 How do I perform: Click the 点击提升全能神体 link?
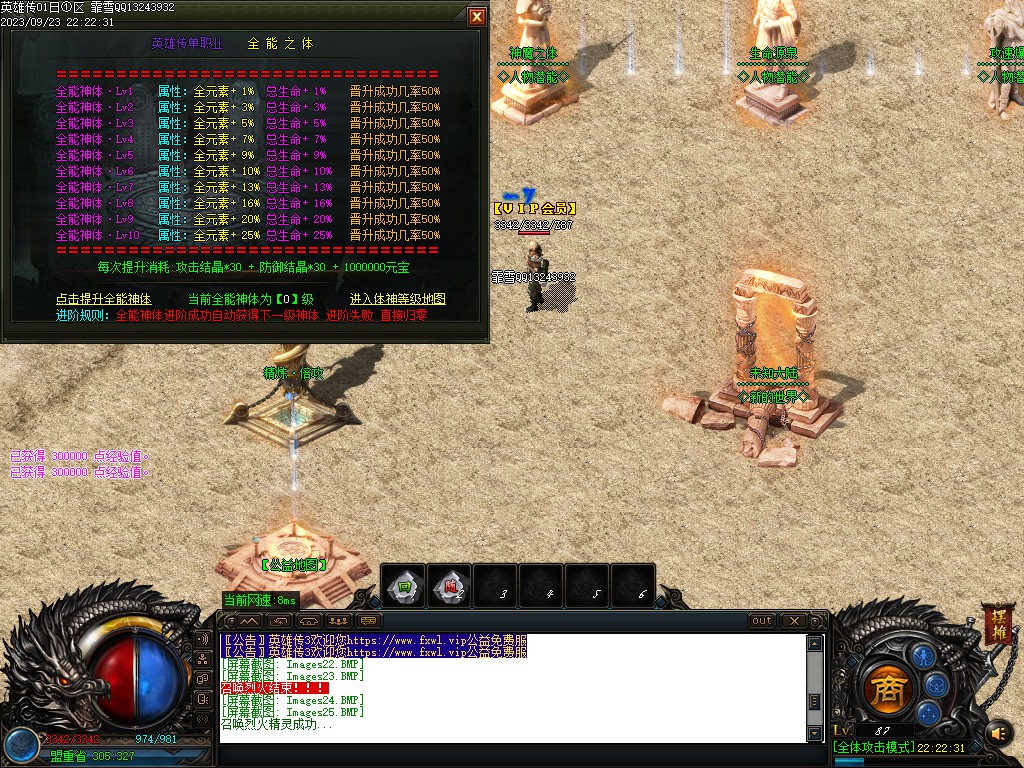(104, 299)
